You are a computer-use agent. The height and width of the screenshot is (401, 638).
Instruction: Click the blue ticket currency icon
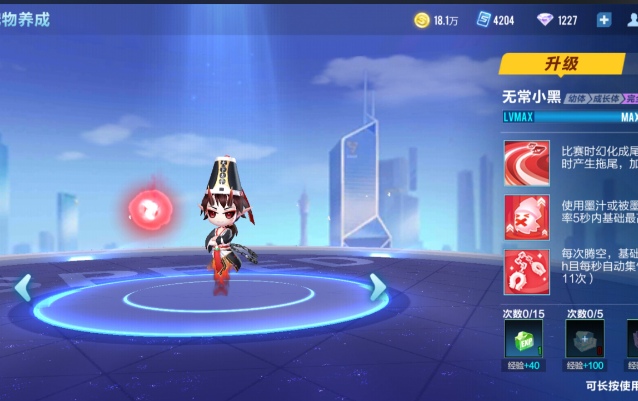pos(483,19)
